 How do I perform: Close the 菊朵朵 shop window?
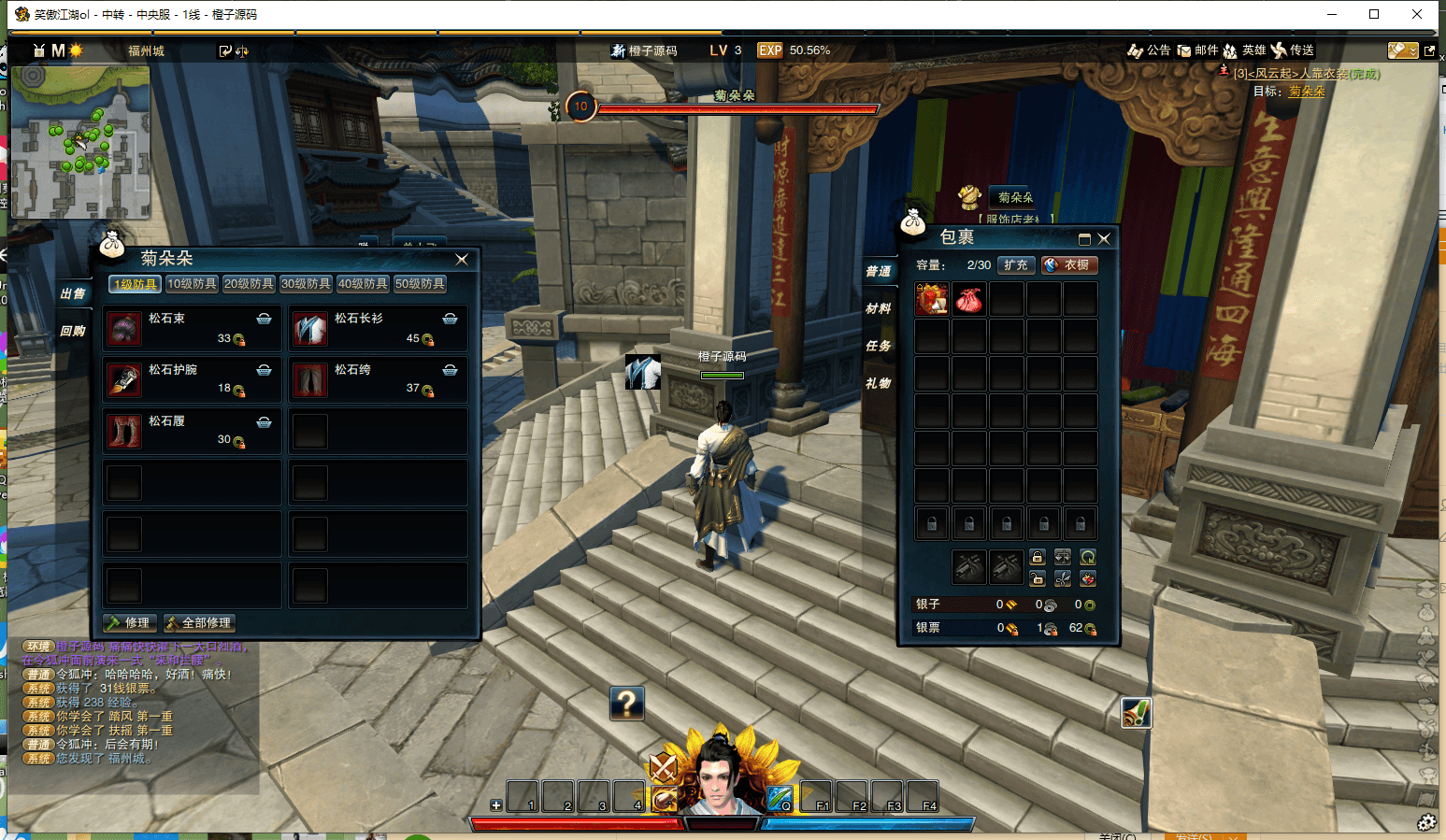(x=462, y=259)
